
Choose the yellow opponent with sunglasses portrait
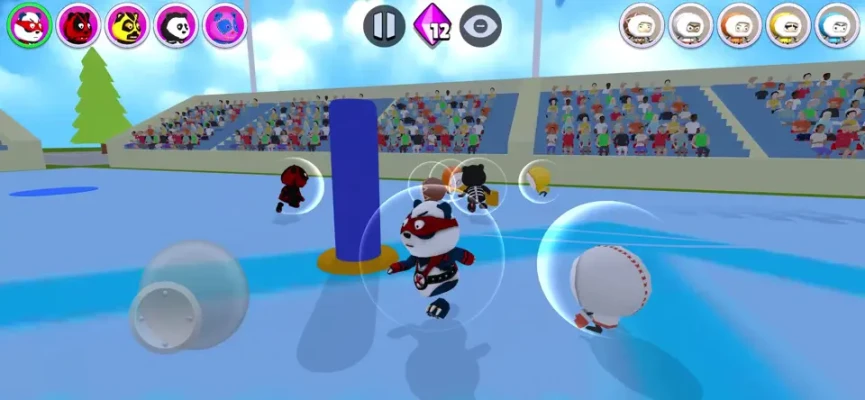(x=788, y=26)
